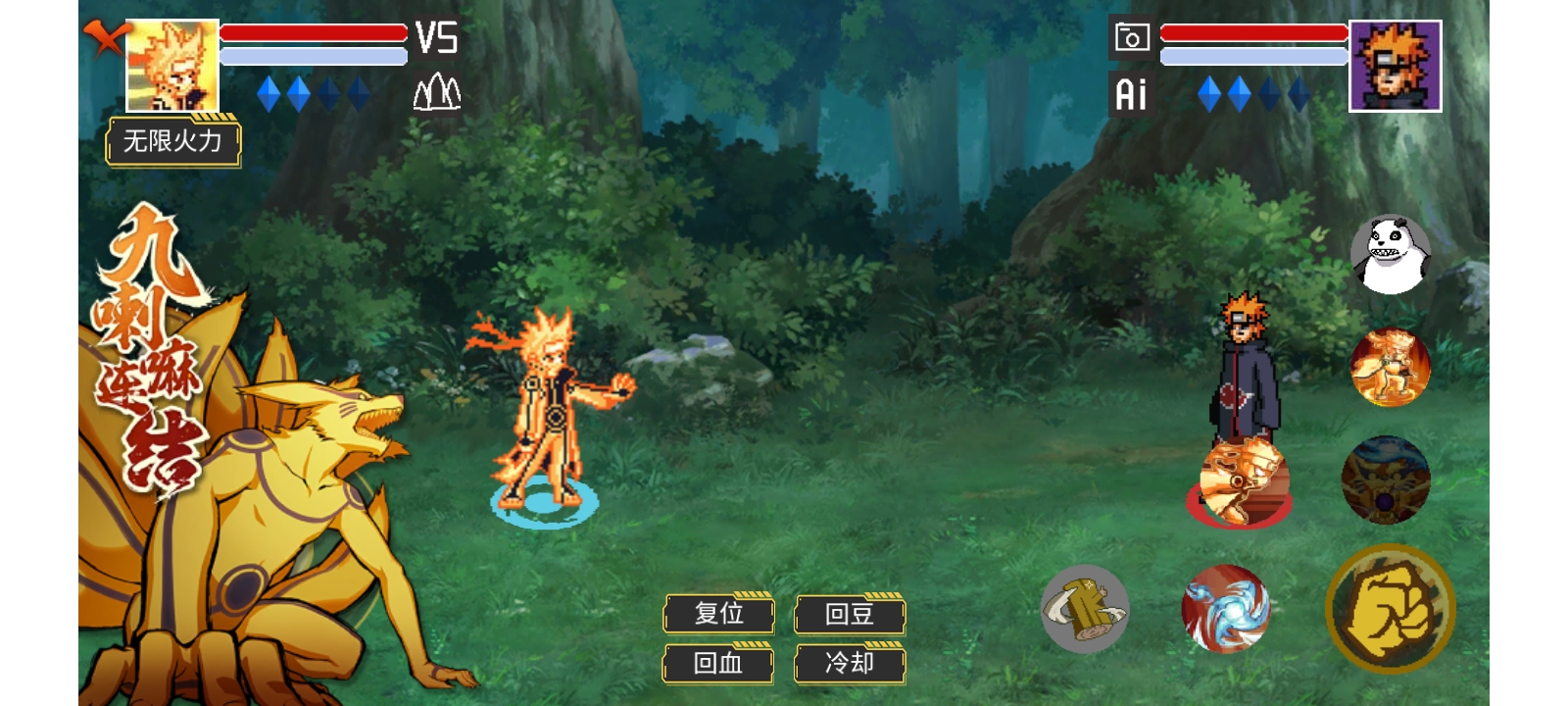Take a screenshot with the camera icon
Screen dimensions: 1568x706
(1131, 38)
